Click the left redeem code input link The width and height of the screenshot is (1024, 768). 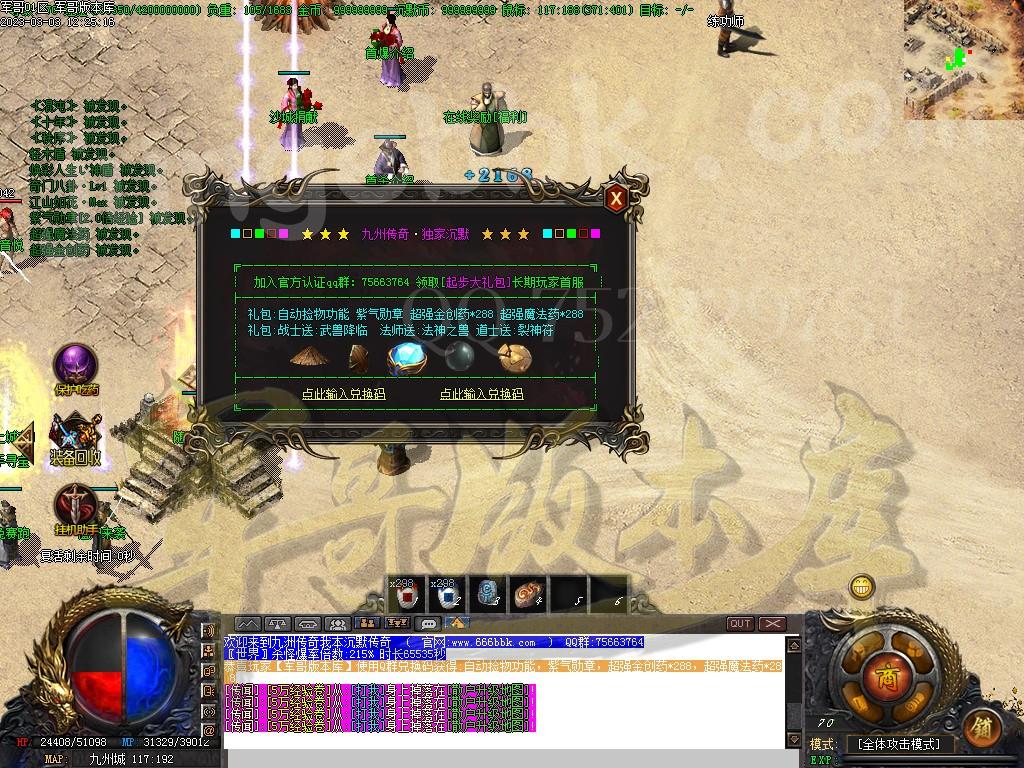coord(343,394)
